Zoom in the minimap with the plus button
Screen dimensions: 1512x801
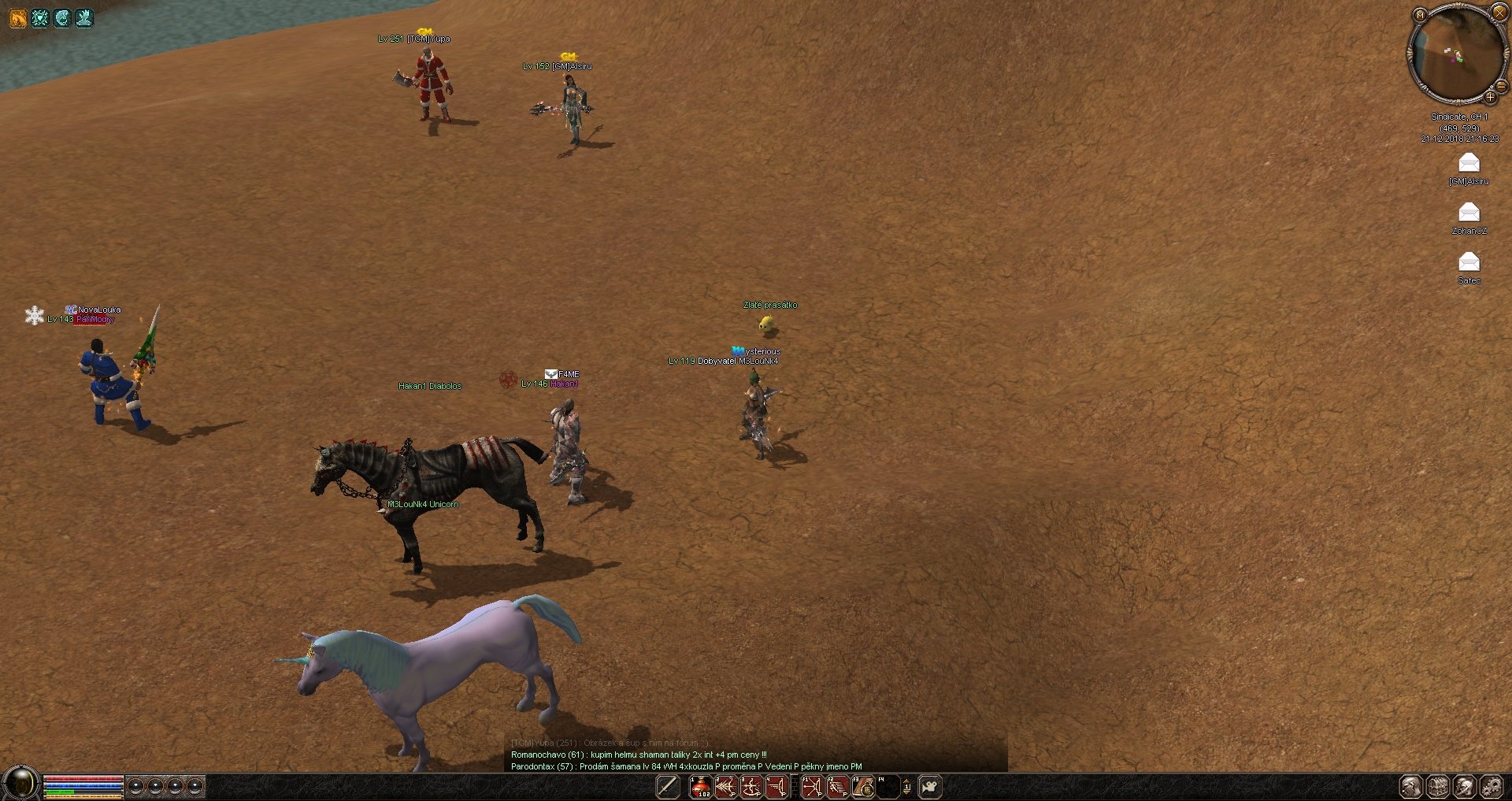tap(1490, 97)
